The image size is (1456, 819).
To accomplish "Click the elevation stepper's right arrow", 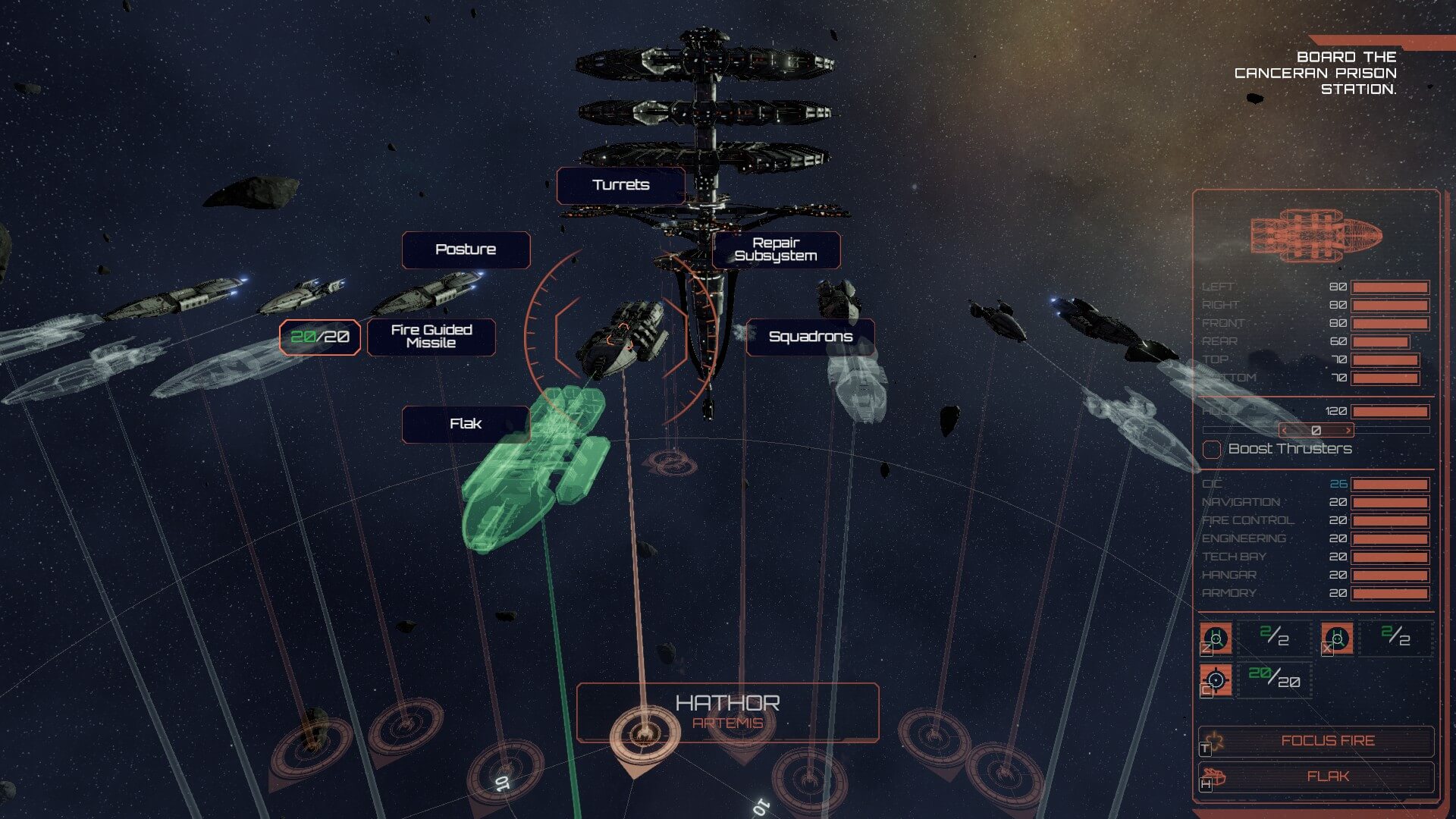I will pos(1348,431).
